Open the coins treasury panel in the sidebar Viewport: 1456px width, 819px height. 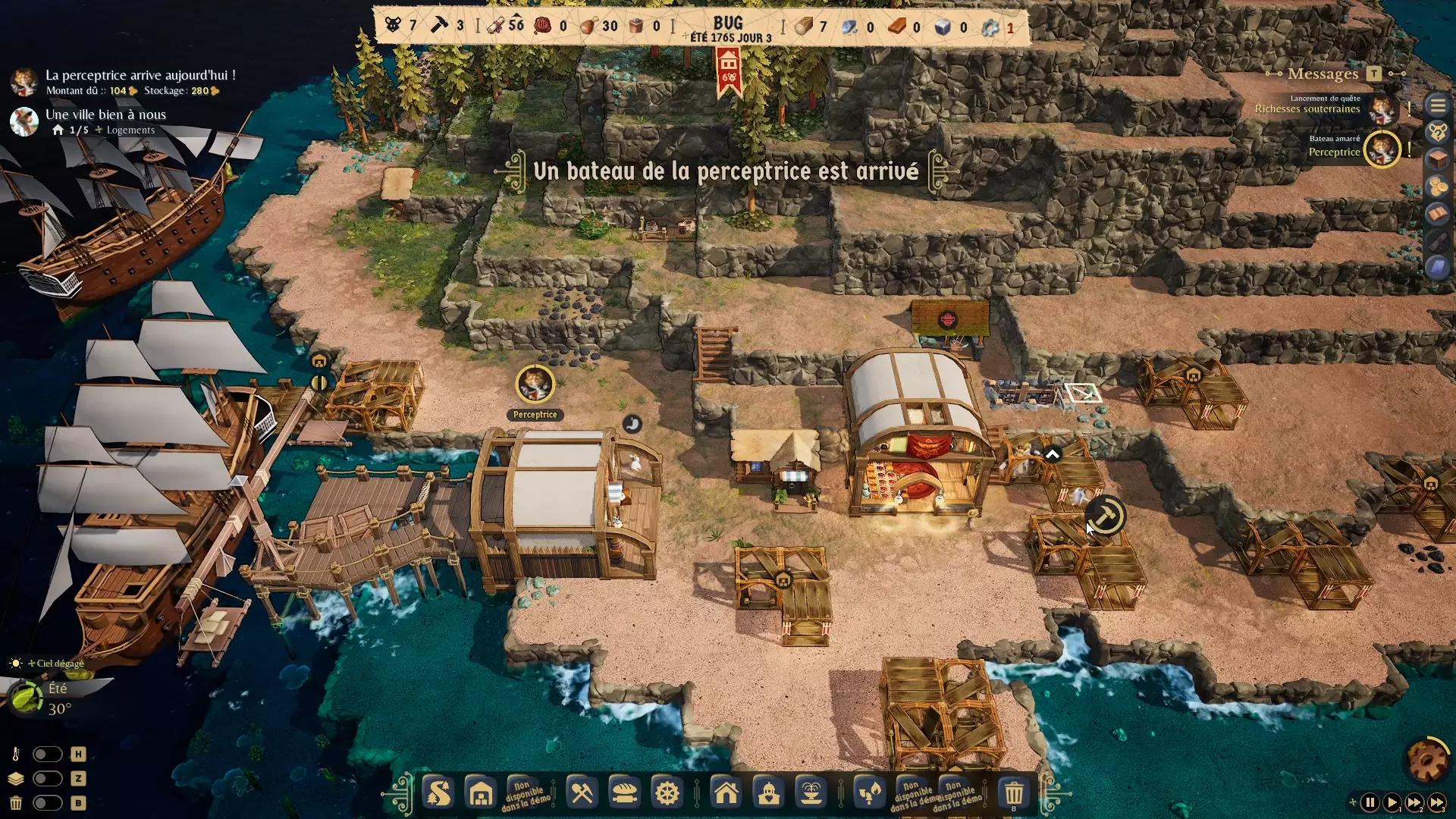pos(1439,185)
